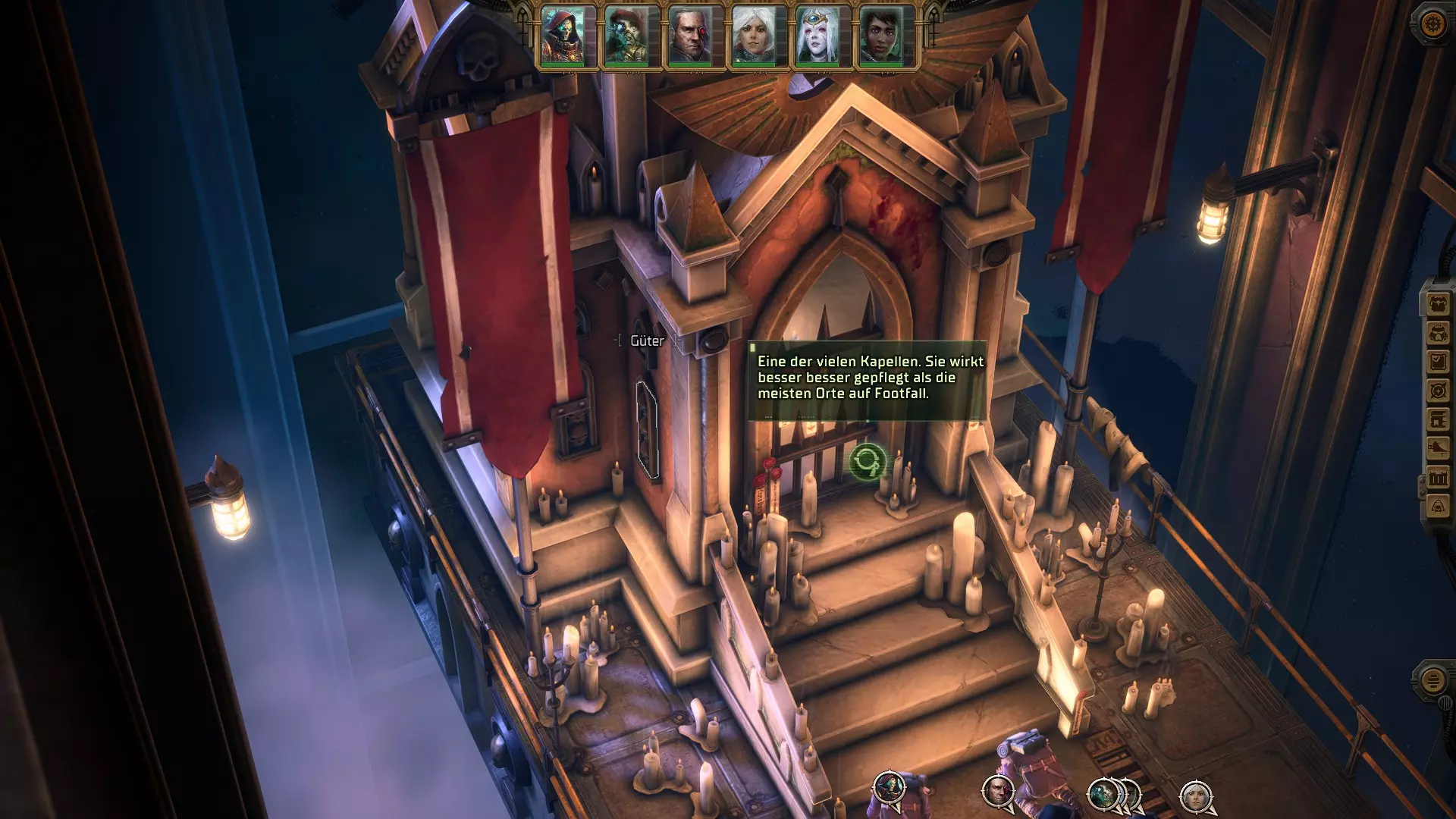Click the hooded skull cargo icon

click(x=1439, y=507)
